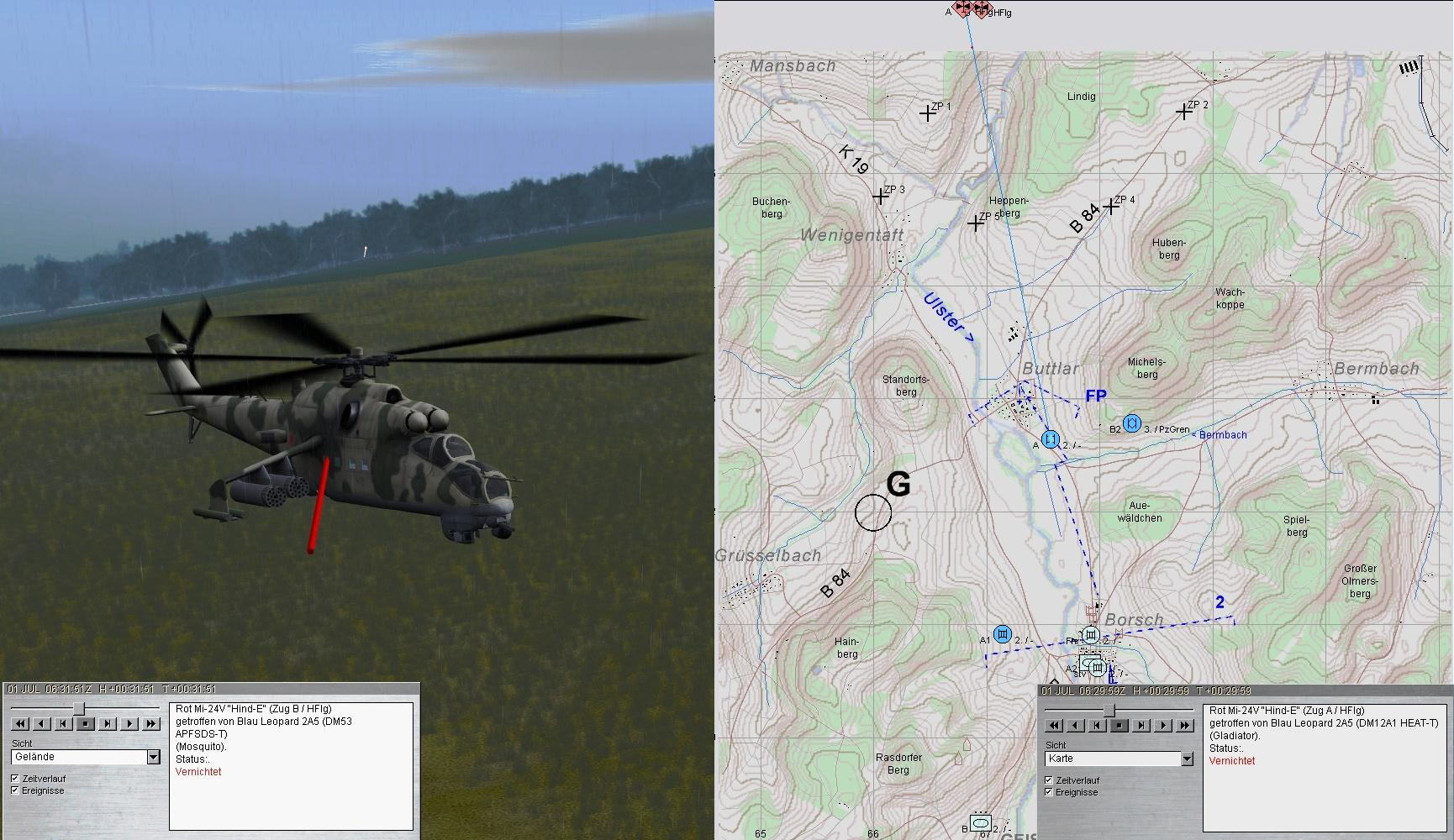Toggle Ereignisse checkbox in the Gelände panel

click(x=15, y=790)
